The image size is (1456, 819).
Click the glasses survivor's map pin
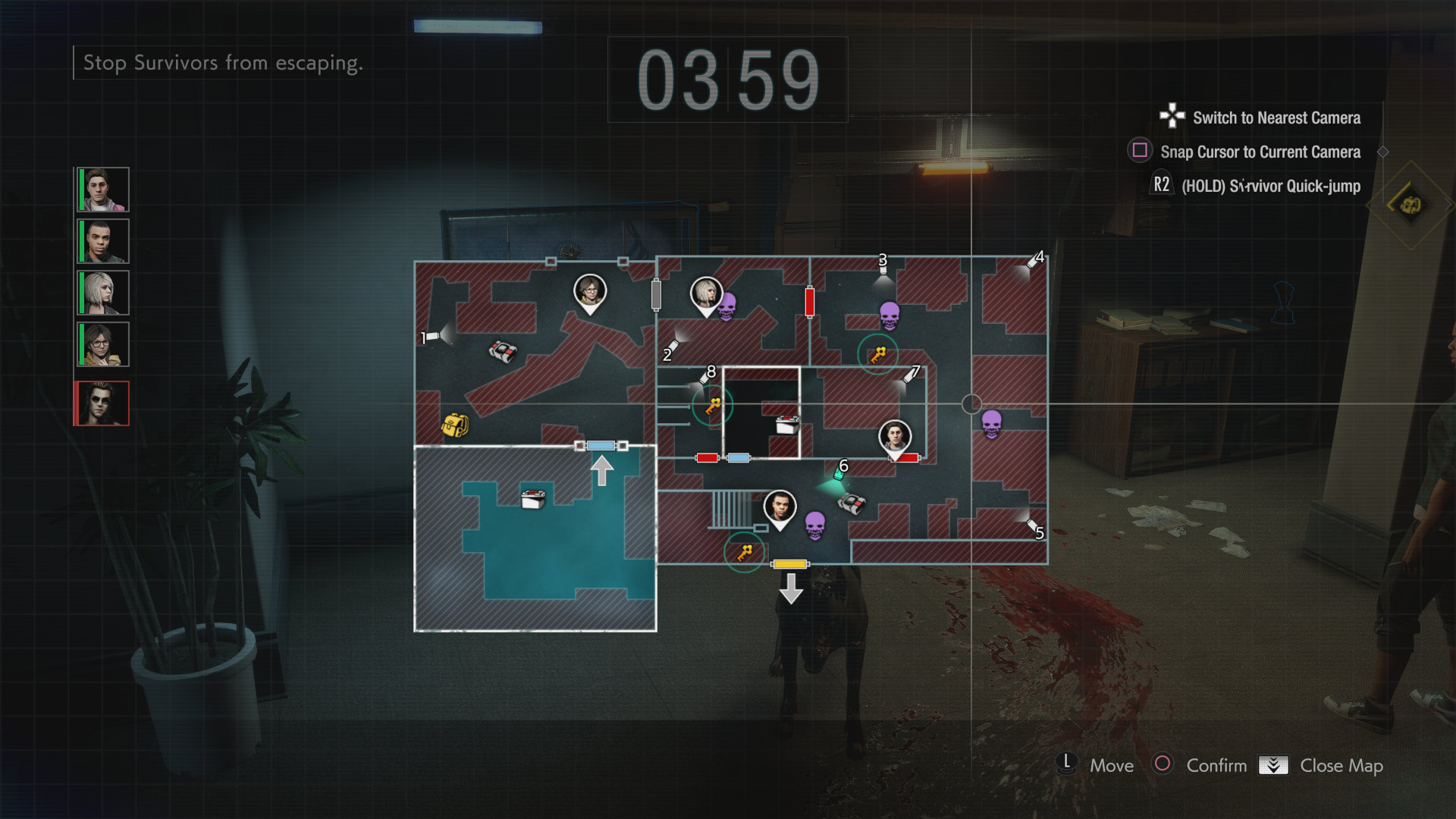pos(589,292)
